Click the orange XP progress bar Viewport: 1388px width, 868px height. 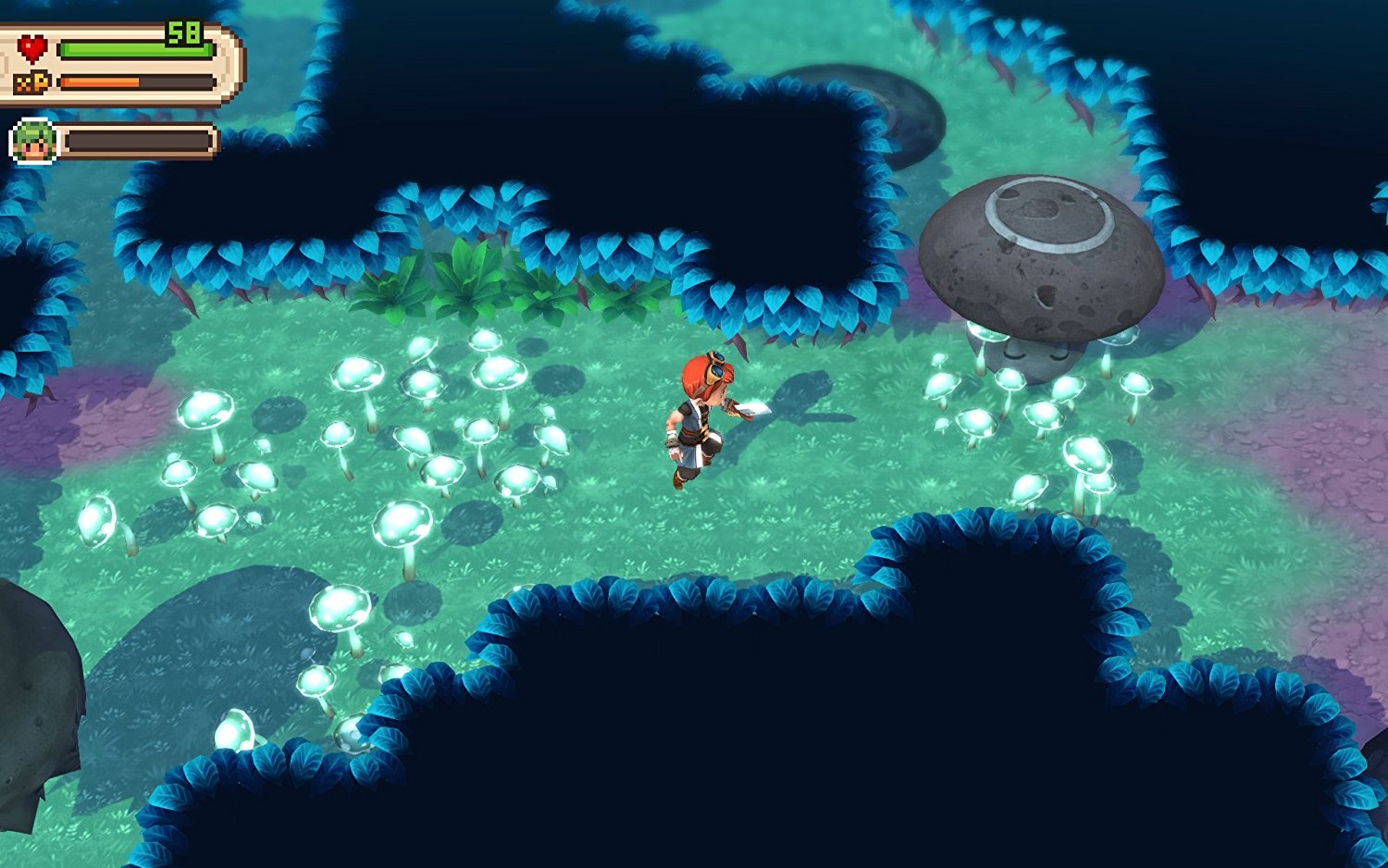[102, 81]
